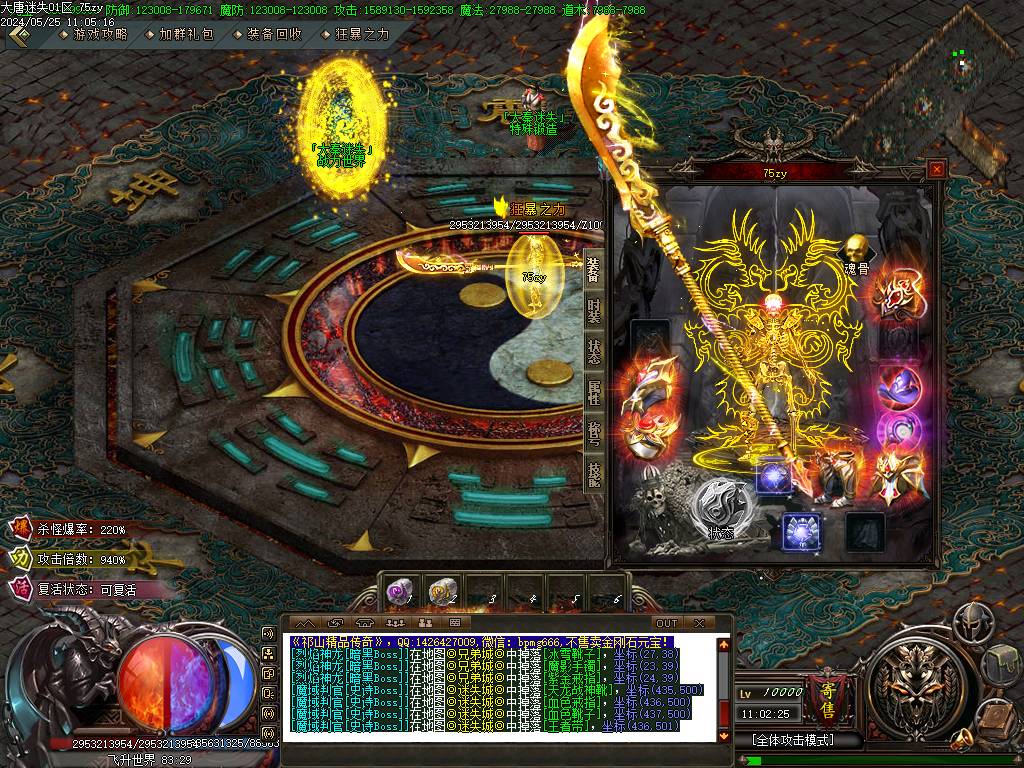Viewport: 1024px width, 768px height.
Task: Switch to the 属性 attributes tab
Action: 594,391
